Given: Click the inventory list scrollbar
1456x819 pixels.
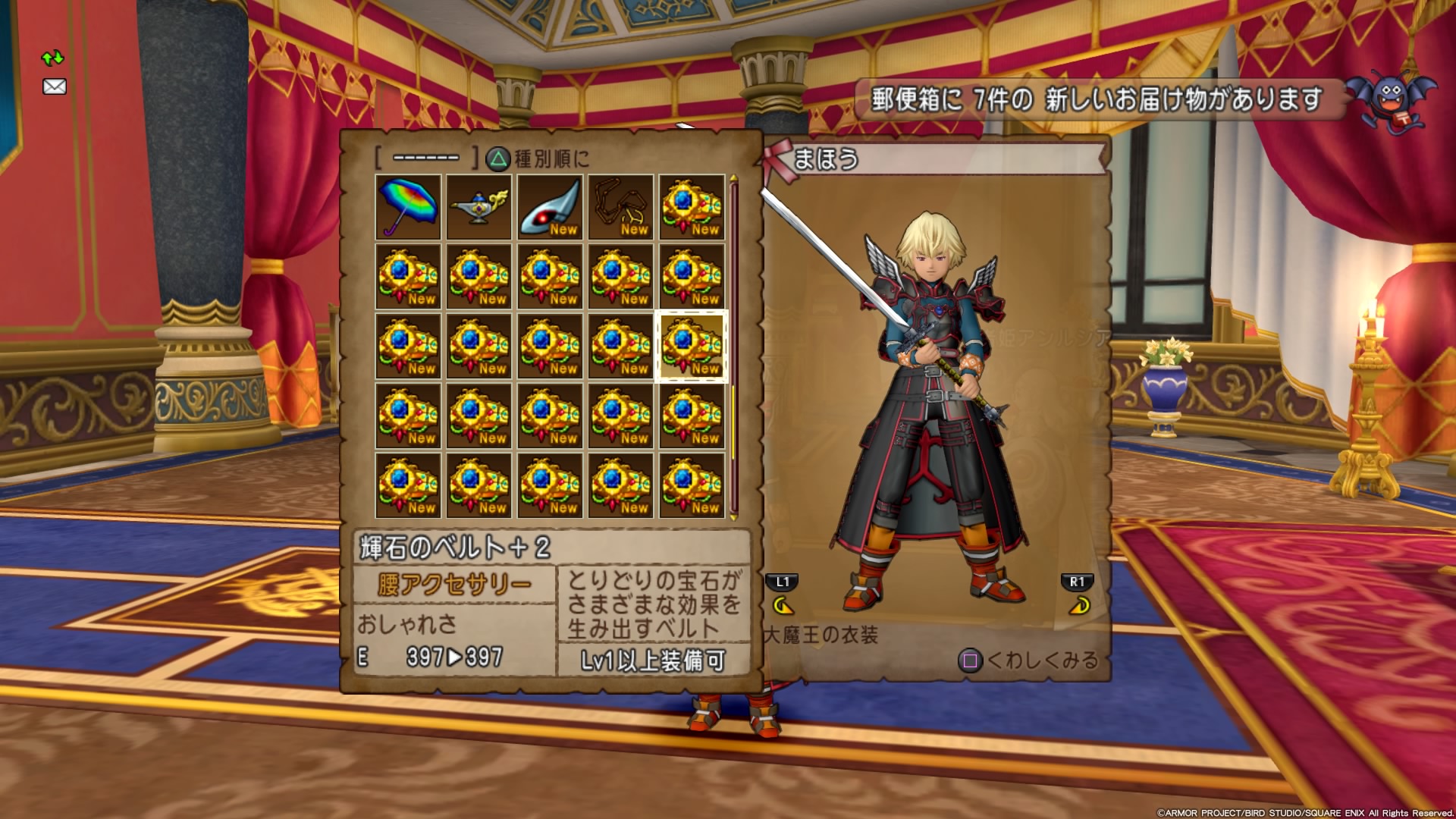Looking at the screenshot, I should pos(733,346).
